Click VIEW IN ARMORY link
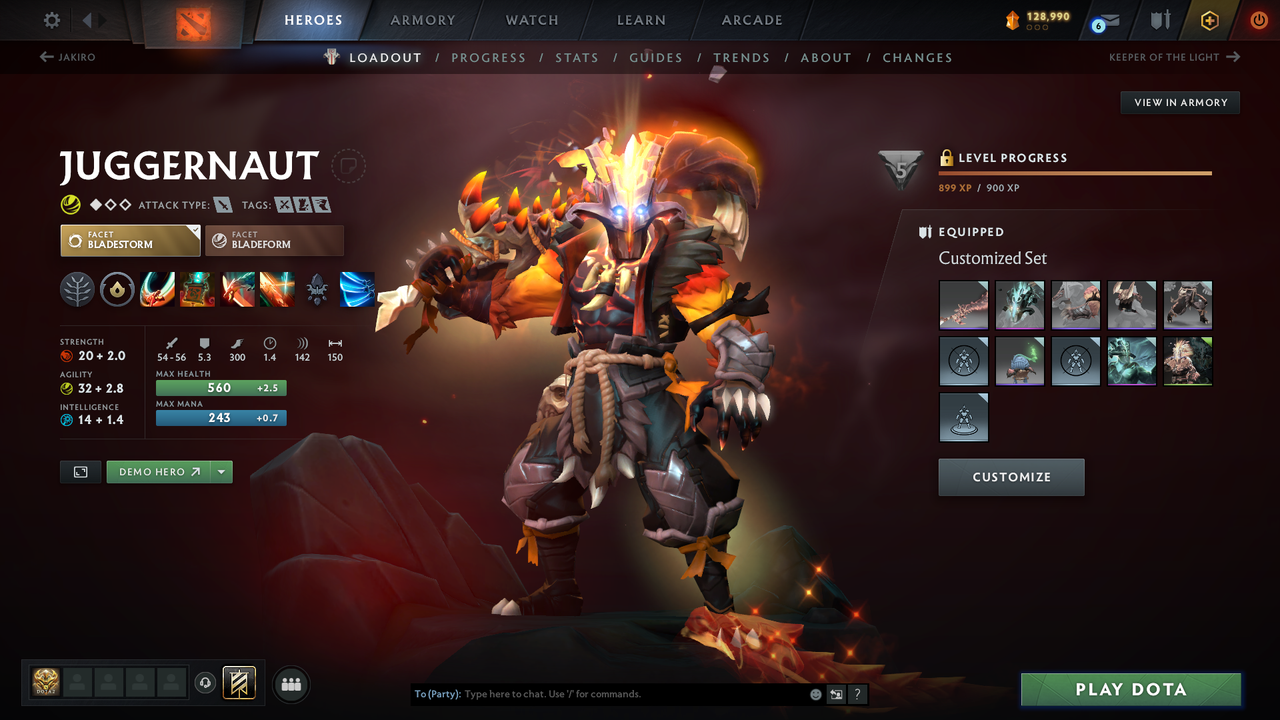This screenshot has width=1280, height=720. click(x=1179, y=102)
